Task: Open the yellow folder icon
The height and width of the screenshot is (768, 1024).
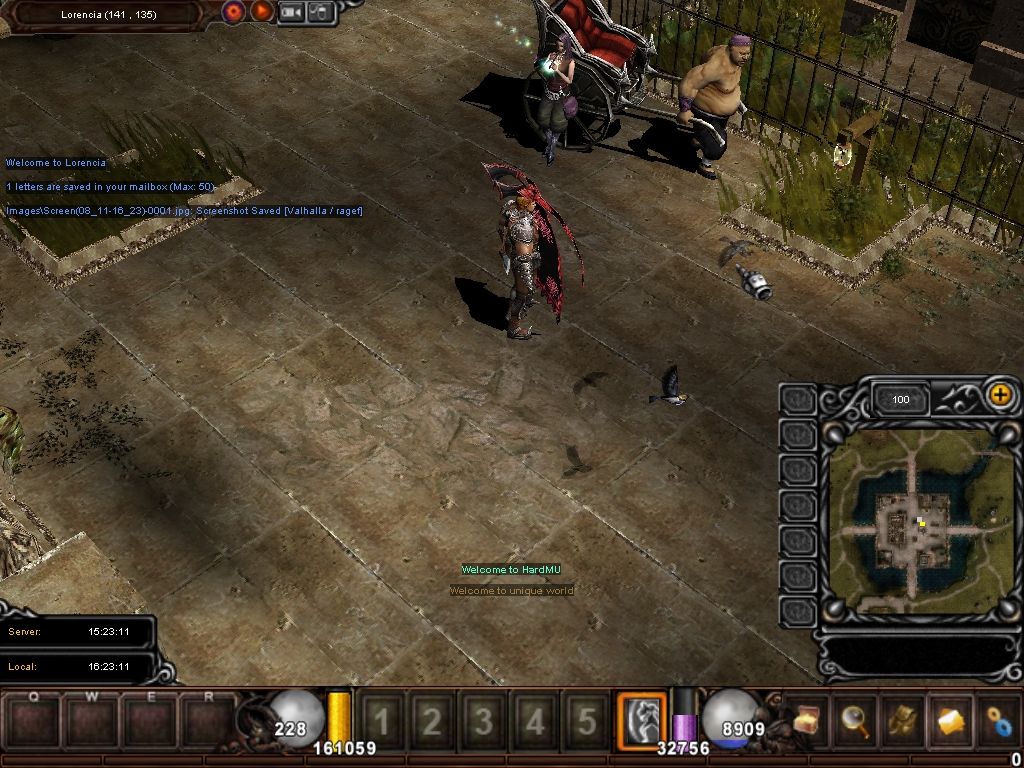Action: 950,719
